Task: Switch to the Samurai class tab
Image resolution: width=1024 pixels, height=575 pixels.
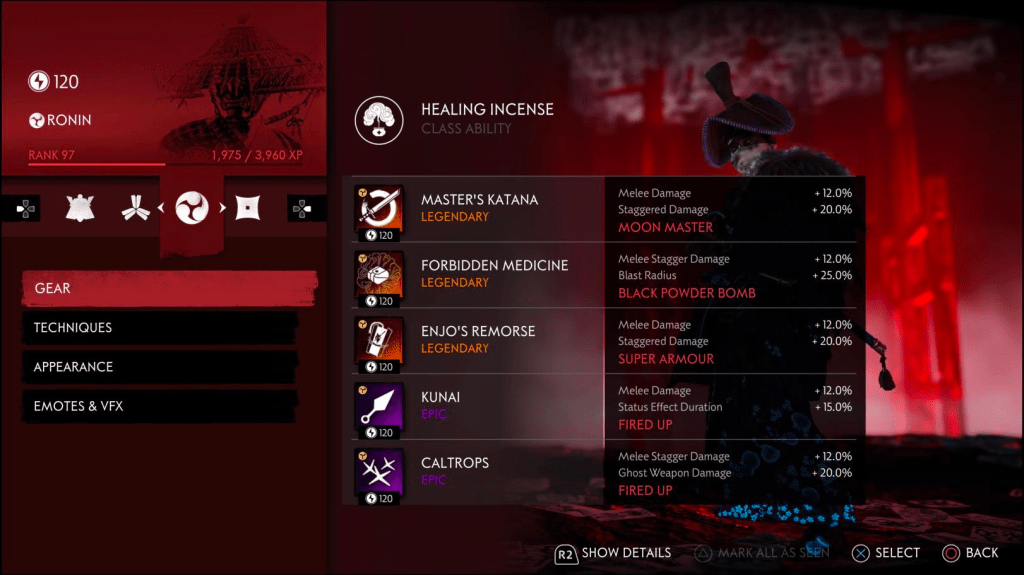Action: (80, 208)
